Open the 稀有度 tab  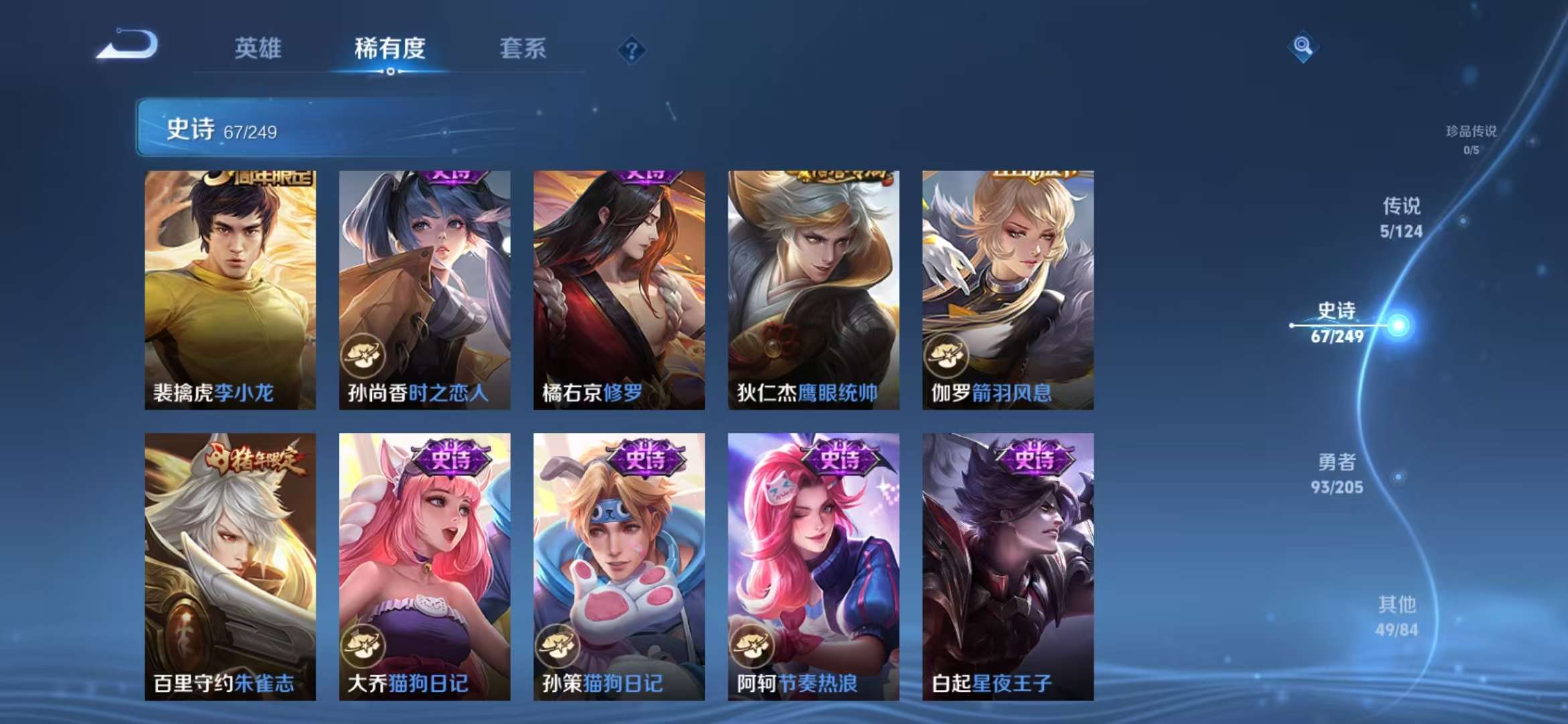(x=391, y=48)
